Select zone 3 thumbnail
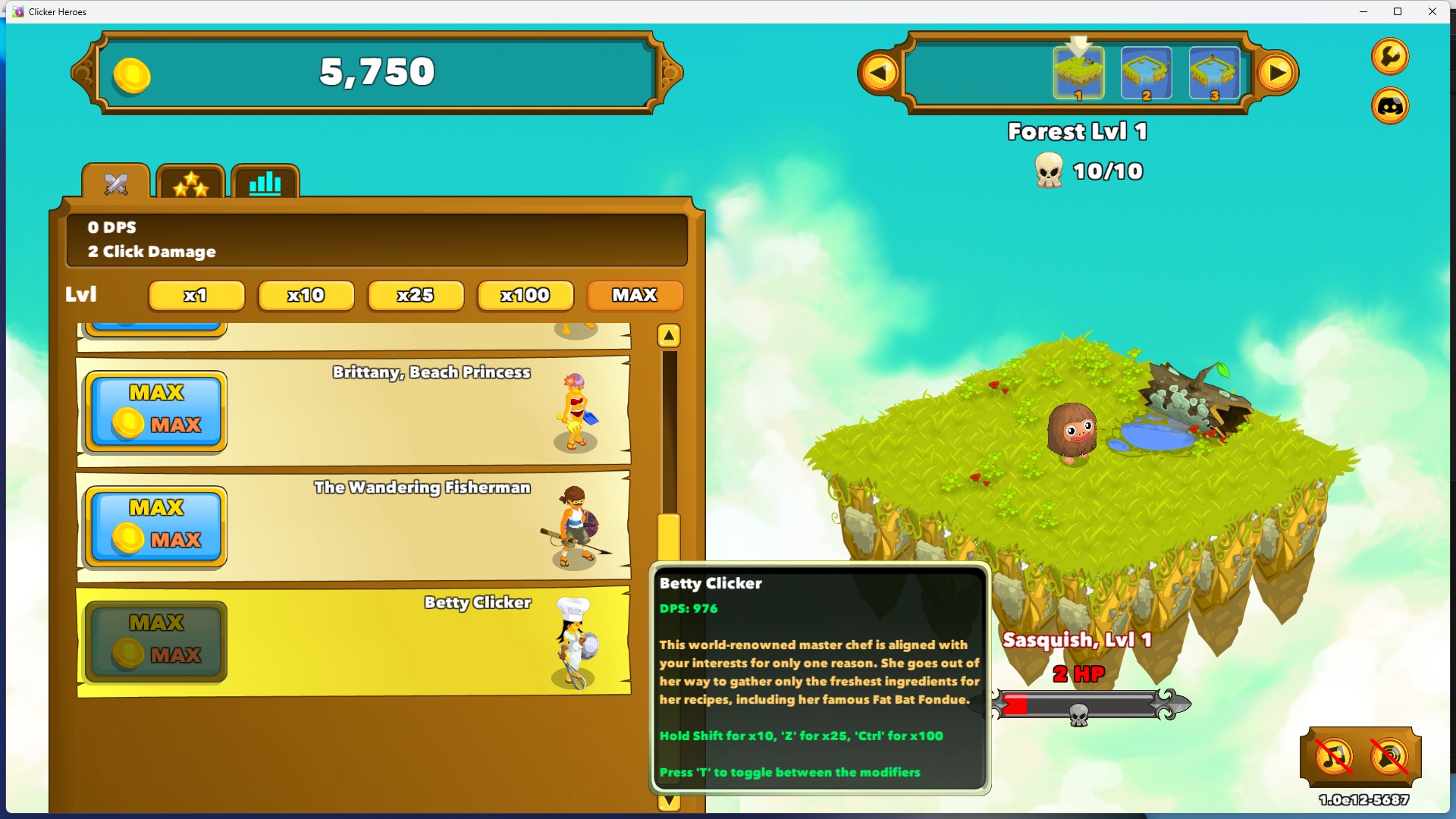1456x819 pixels. [1214, 73]
